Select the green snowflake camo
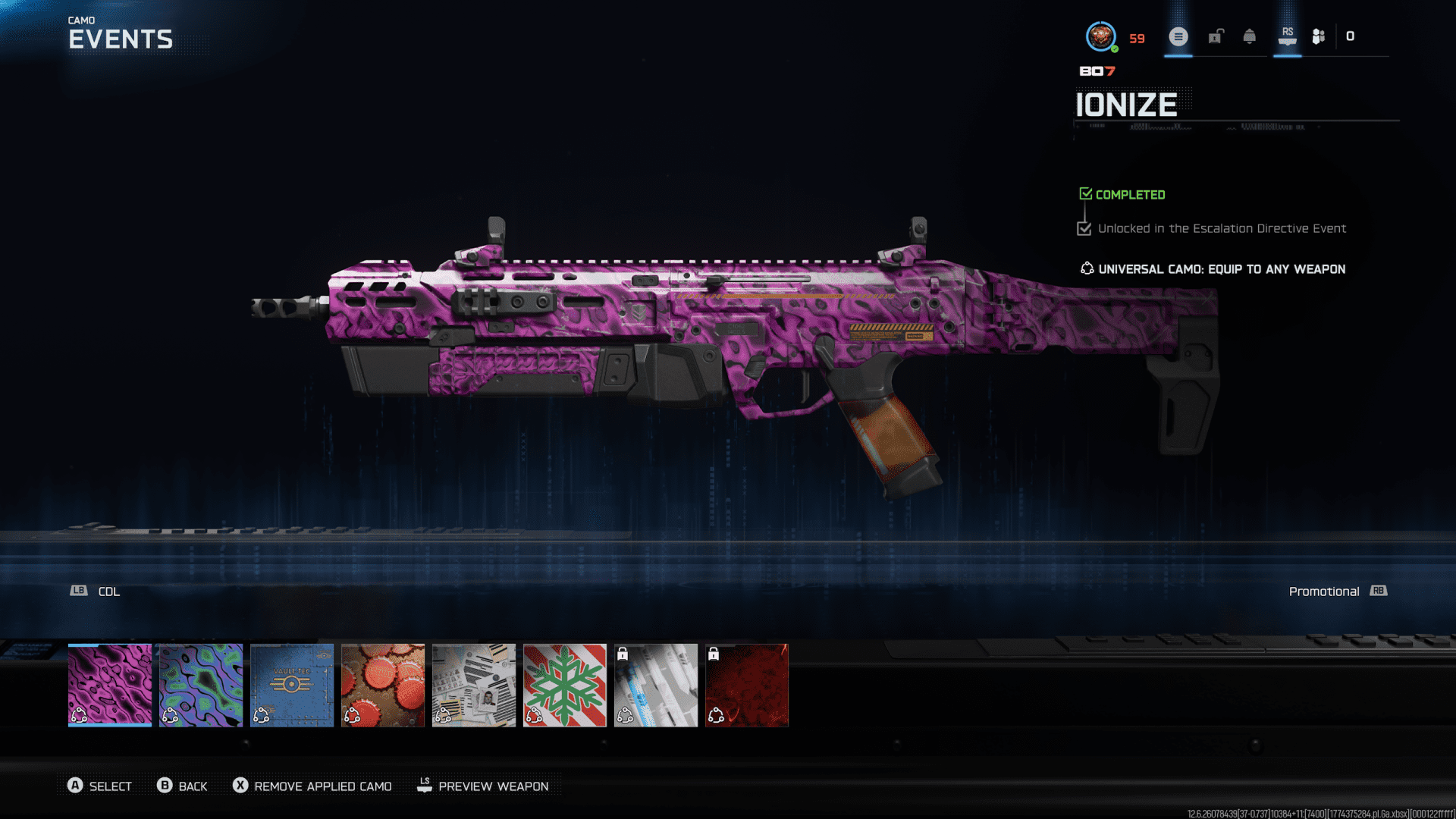Image resolution: width=1456 pixels, height=819 pixels. click(565, 685)
